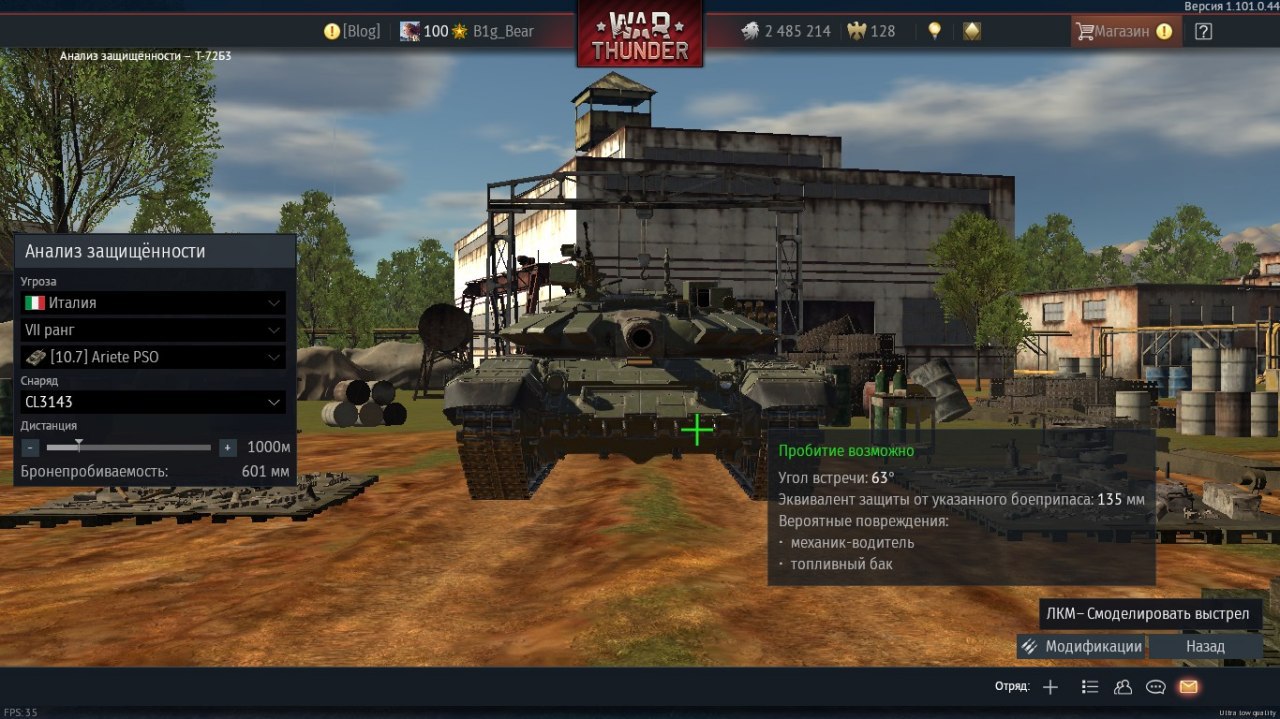The width and height of the screenshot is (1280, 719).
Task: Open the CL3143 shell dropdown
Action: point(153,402)
